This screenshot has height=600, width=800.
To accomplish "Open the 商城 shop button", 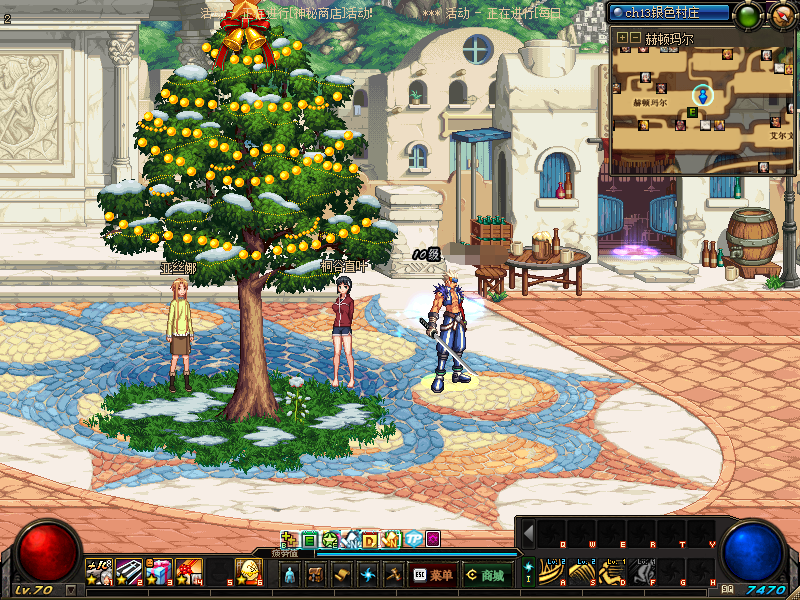I will point(486,574).
